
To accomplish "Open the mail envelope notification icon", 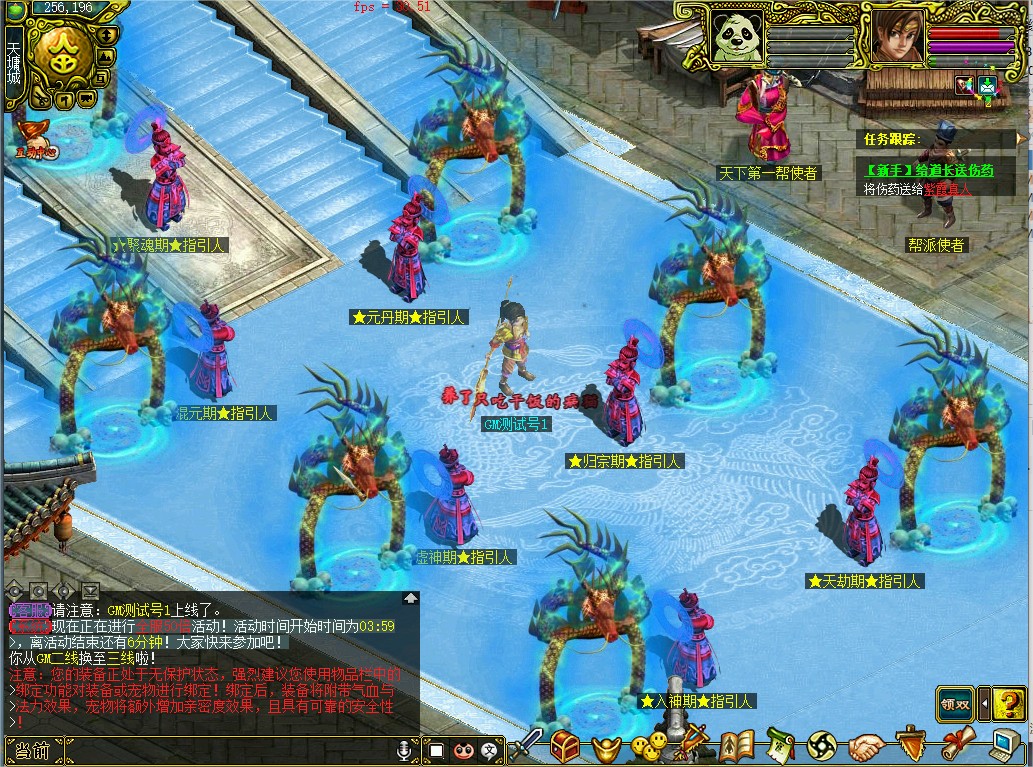I will point(988,85).
